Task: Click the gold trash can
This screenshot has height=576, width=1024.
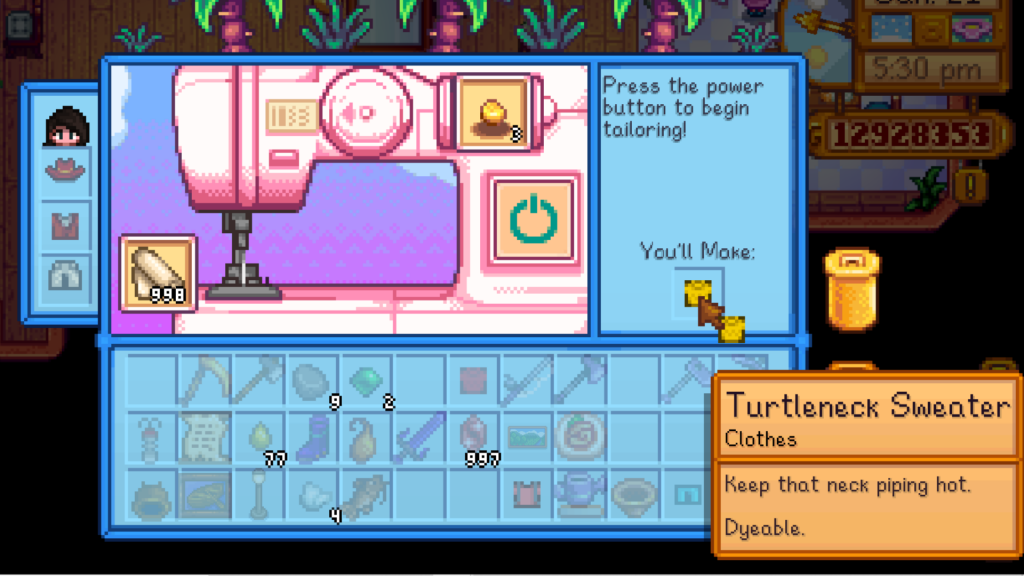Action: [x=850, y=290]
